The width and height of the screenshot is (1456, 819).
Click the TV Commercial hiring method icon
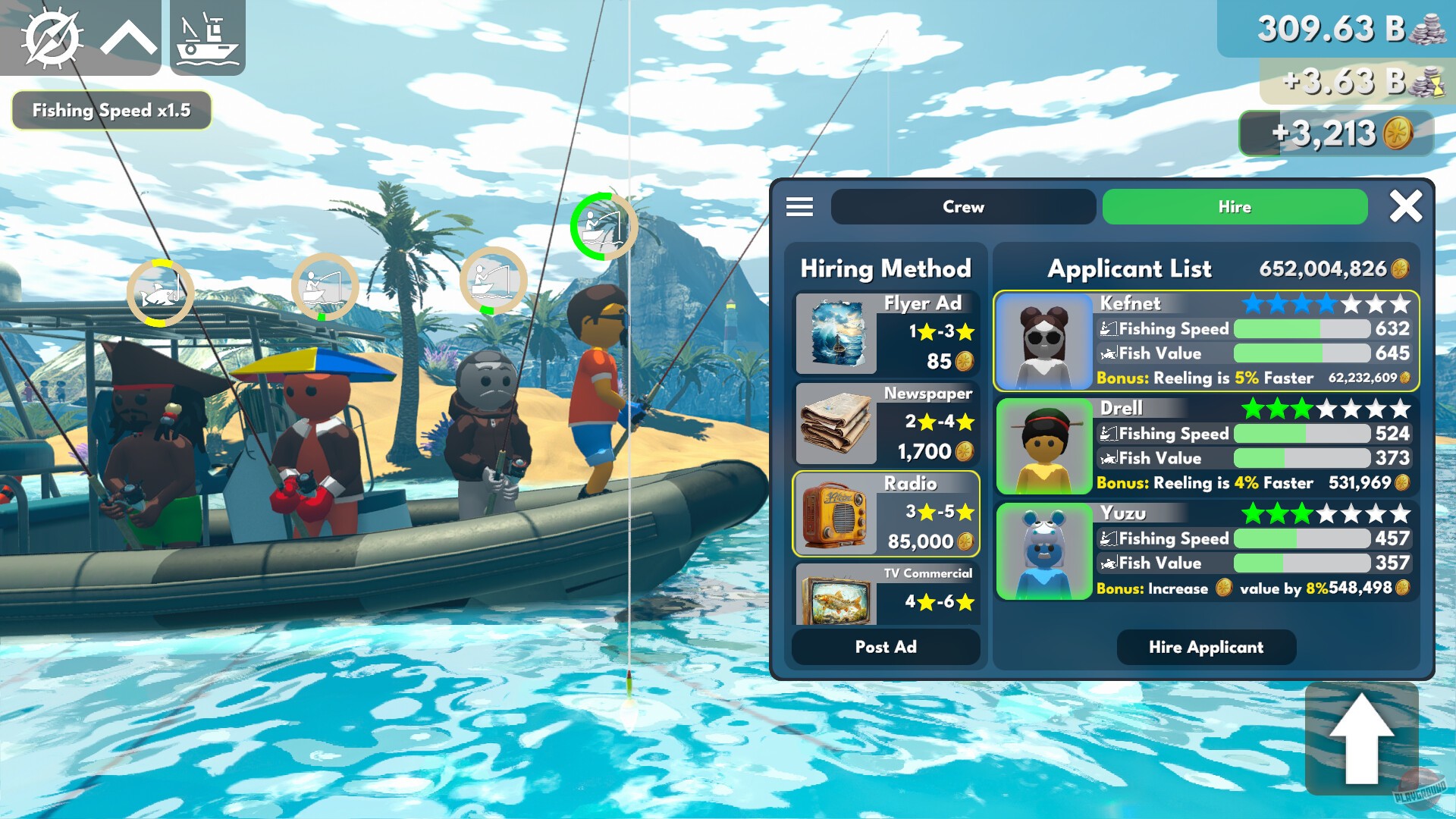[x=836, y=599]
